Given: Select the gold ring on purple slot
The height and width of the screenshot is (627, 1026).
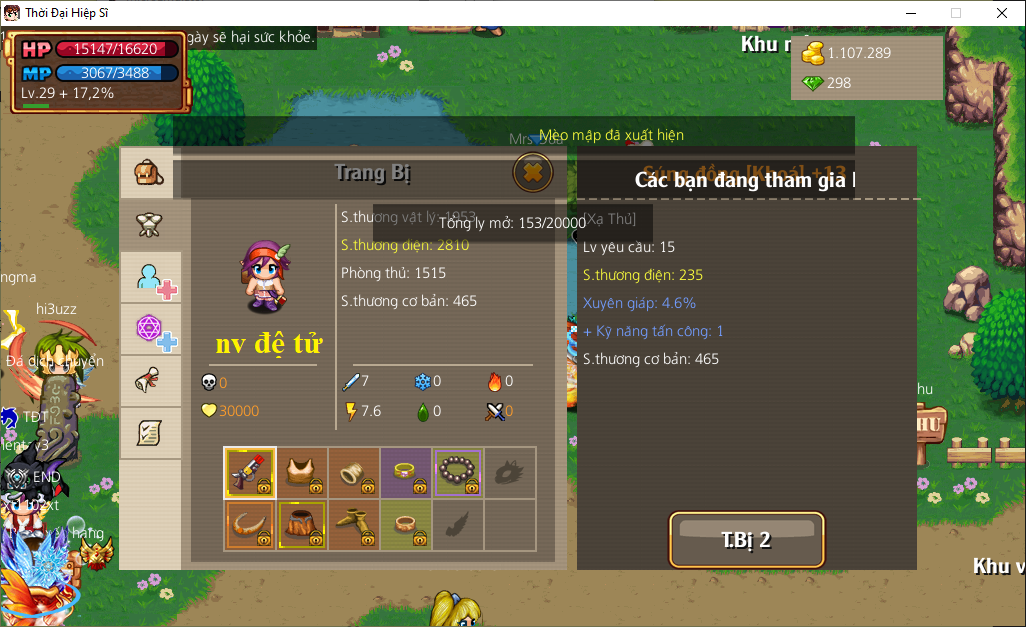Looking at the screenshot, I should click(x=405, y=472).
